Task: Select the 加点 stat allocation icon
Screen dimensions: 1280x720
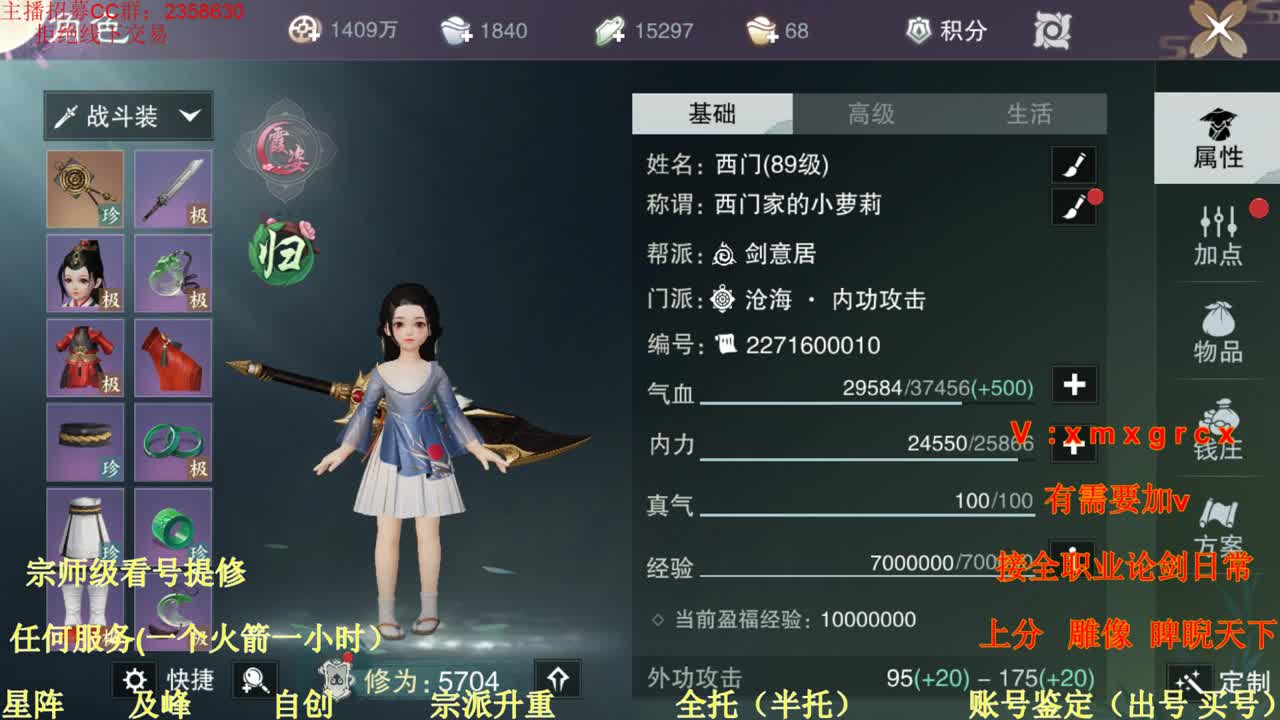Action: point(1217,228)
